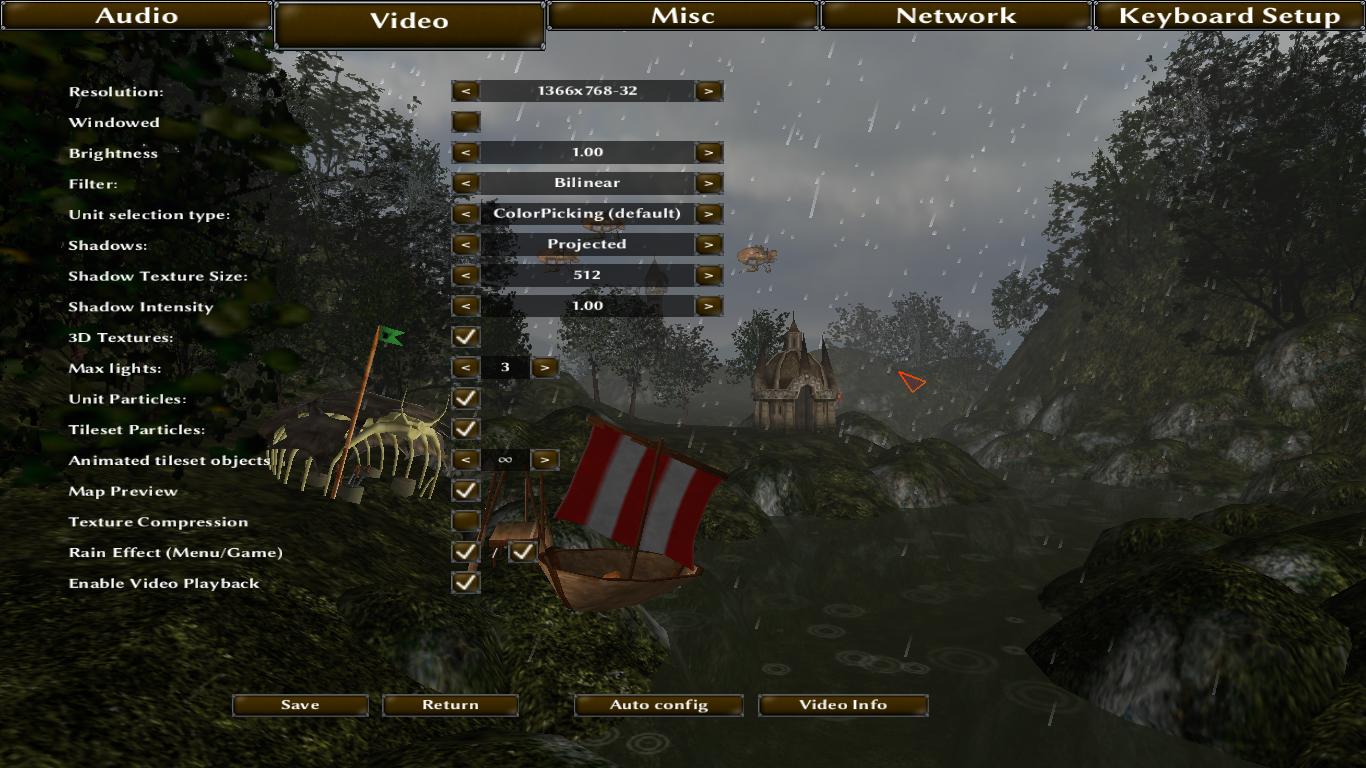Toggle the Windowed checkbox

(x=465, y=122)
